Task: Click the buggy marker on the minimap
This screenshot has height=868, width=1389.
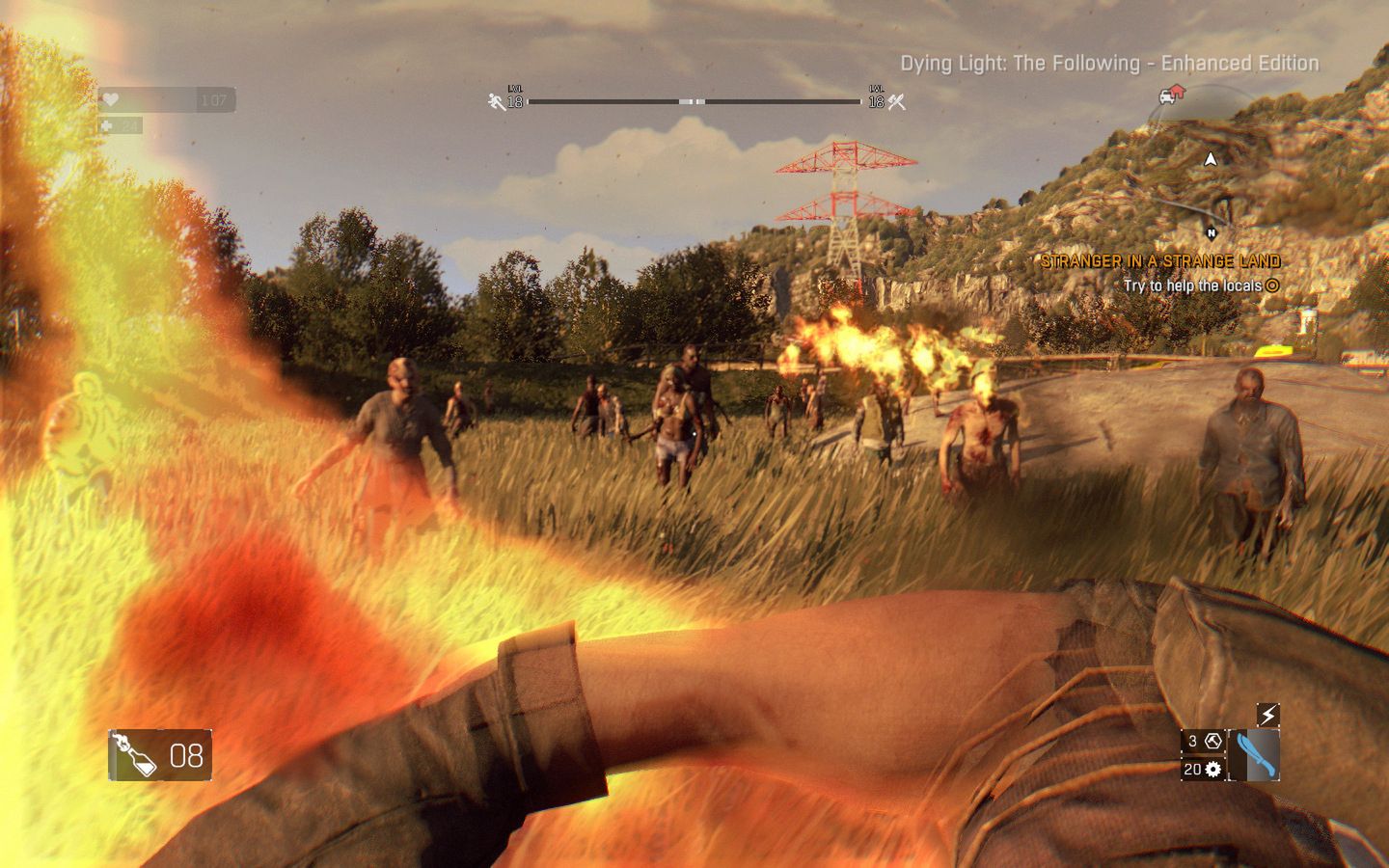Action: pyautogui.click(x=1171, y=95)
